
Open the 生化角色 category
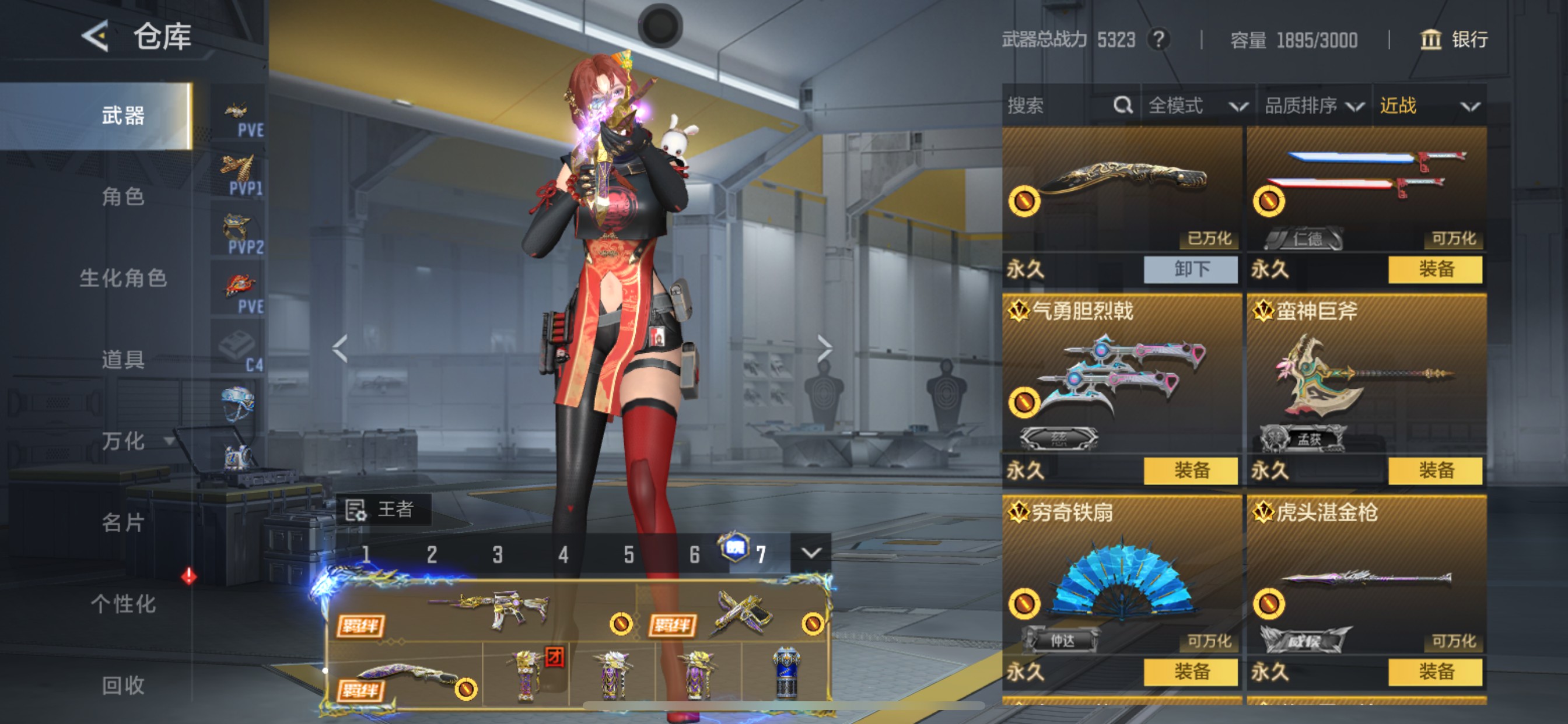pos(123,278)
